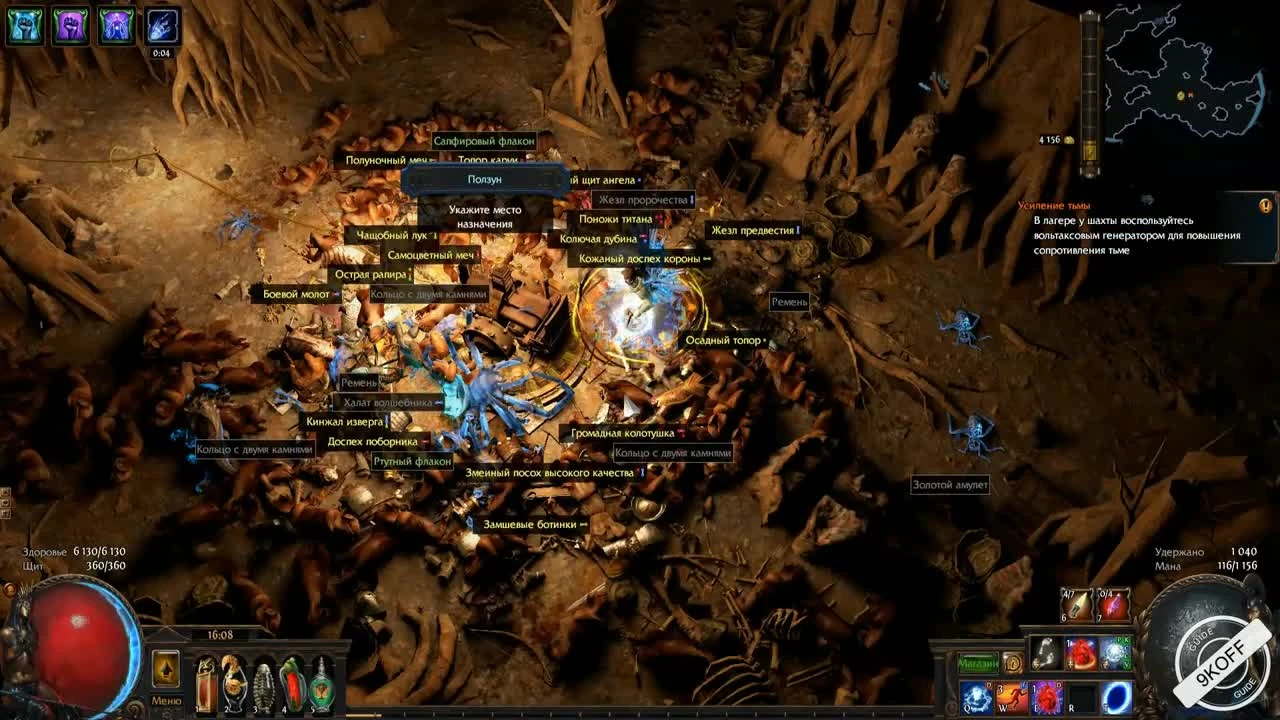This screenshot has width=1280, height=720.
Task: Pick up the Золотой амулет on the ground
Action: [x=948, y=485]
